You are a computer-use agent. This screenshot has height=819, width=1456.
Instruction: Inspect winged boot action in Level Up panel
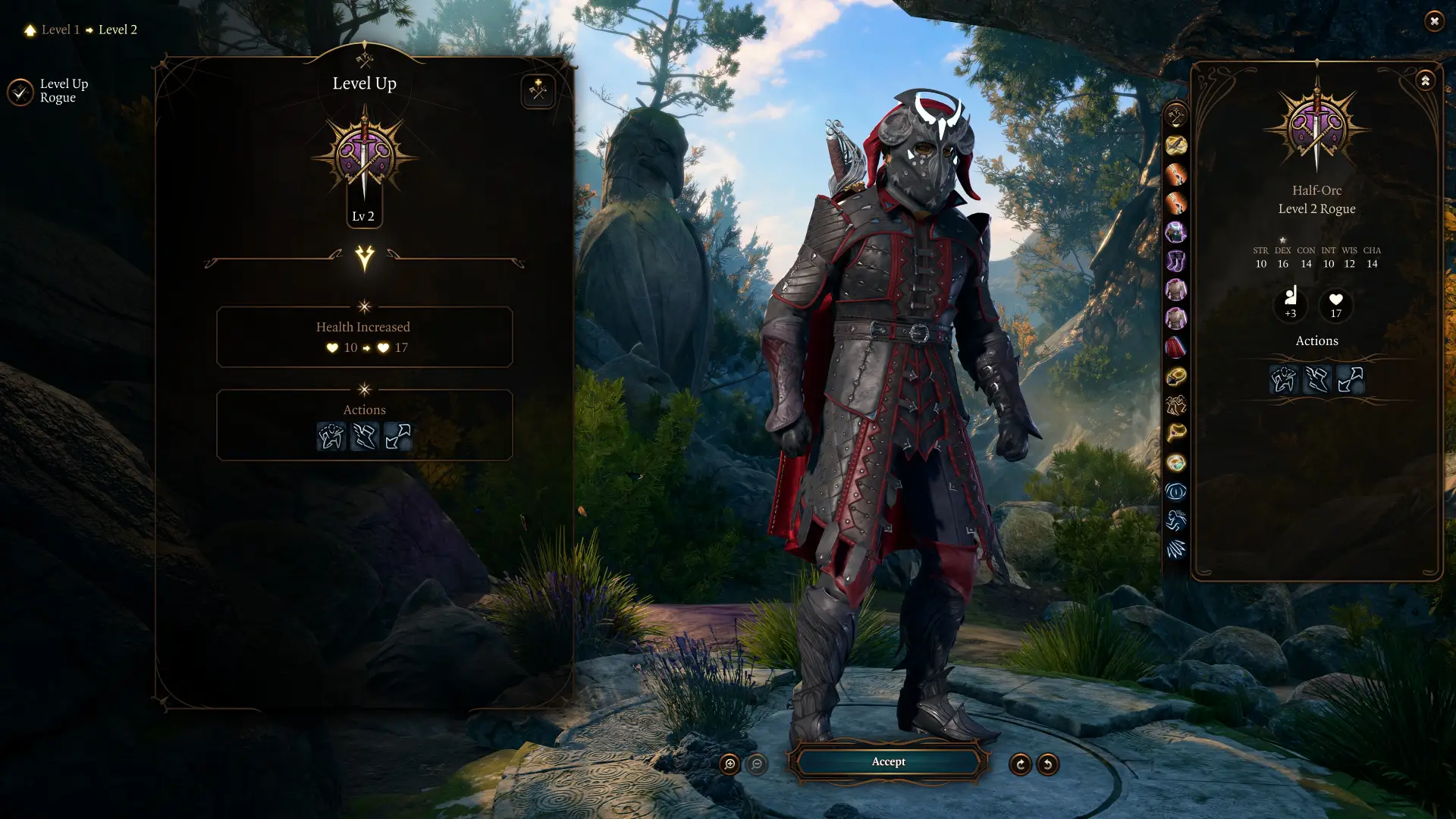pos(365,437)
